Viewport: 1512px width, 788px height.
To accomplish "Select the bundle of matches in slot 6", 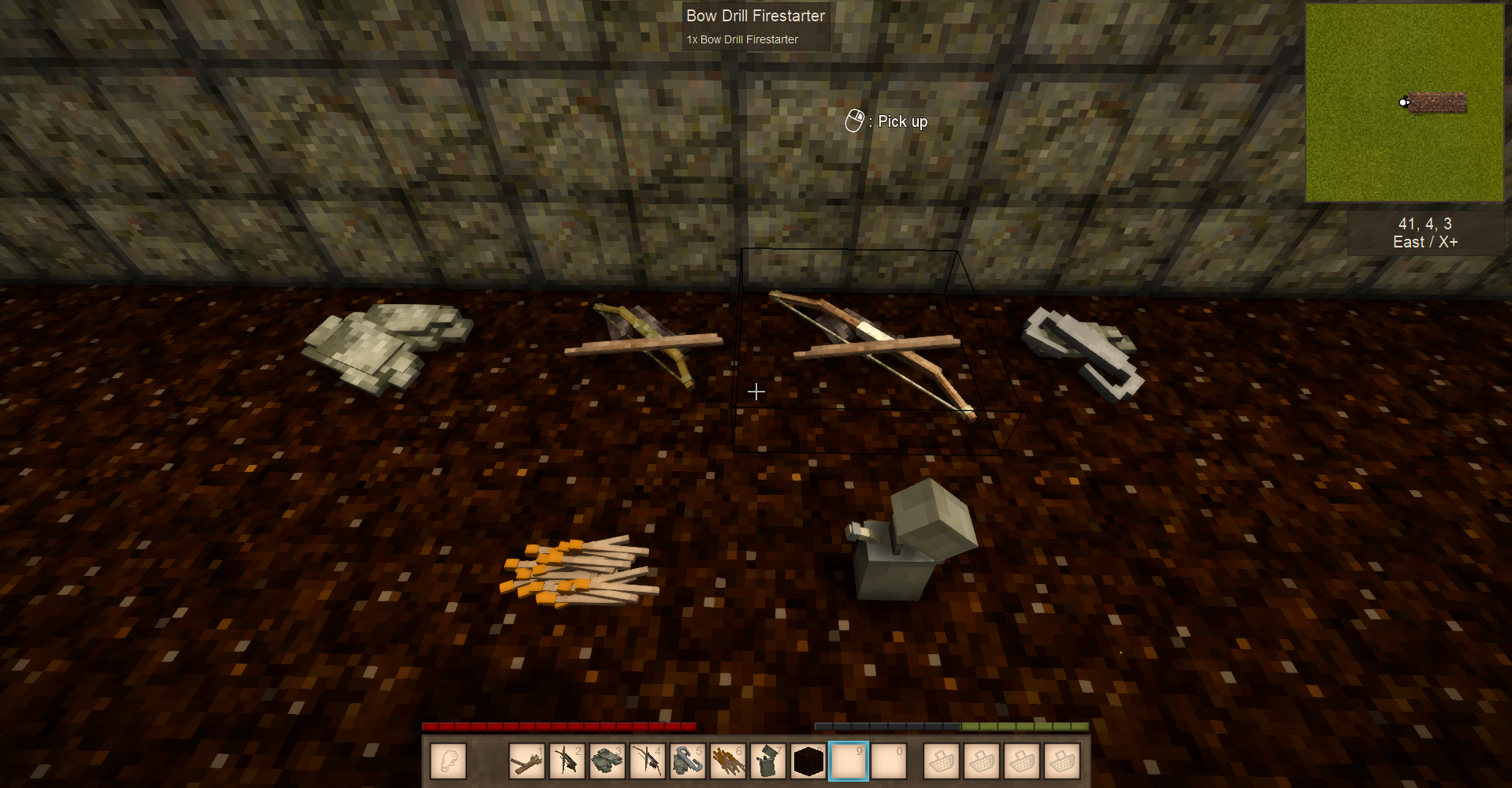I will 728,761.
